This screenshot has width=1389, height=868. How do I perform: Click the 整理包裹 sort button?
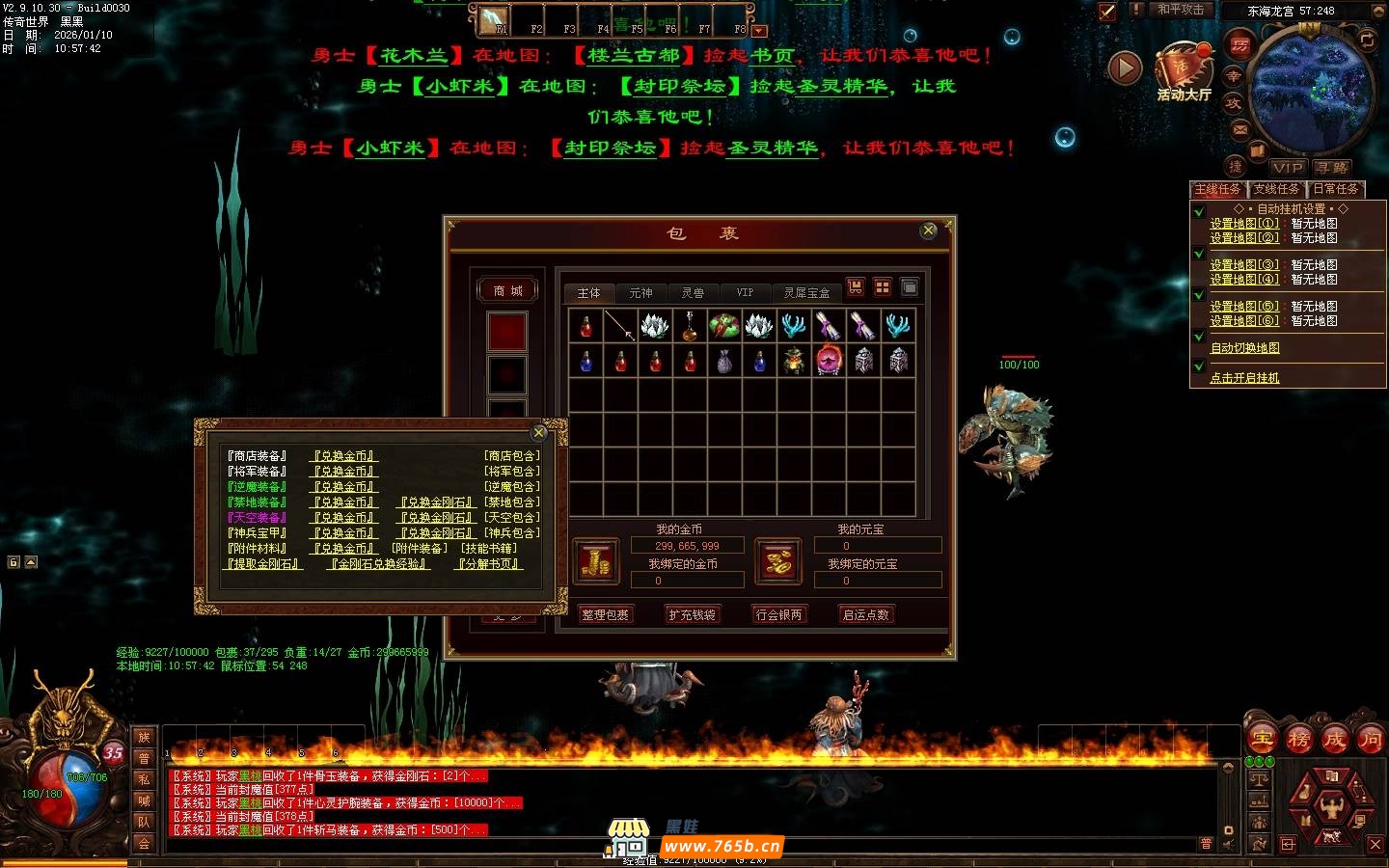click(x=606, y=614)
